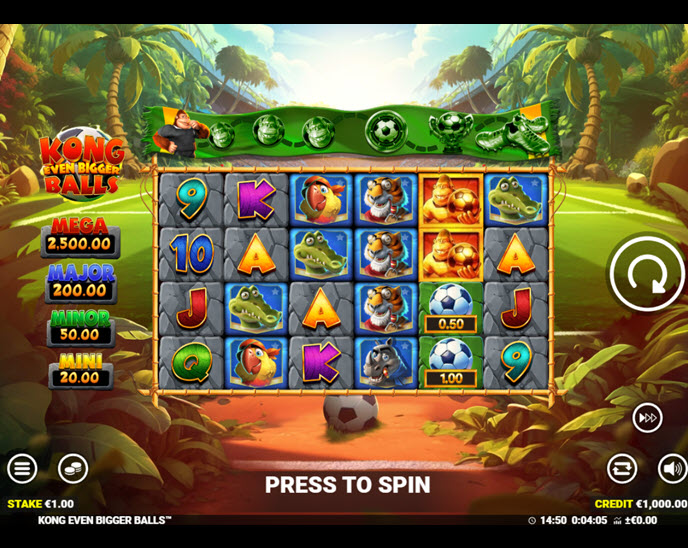688x548 pixels.
Task: Open the hamburger menu
Action: click(x=22, y=467)
